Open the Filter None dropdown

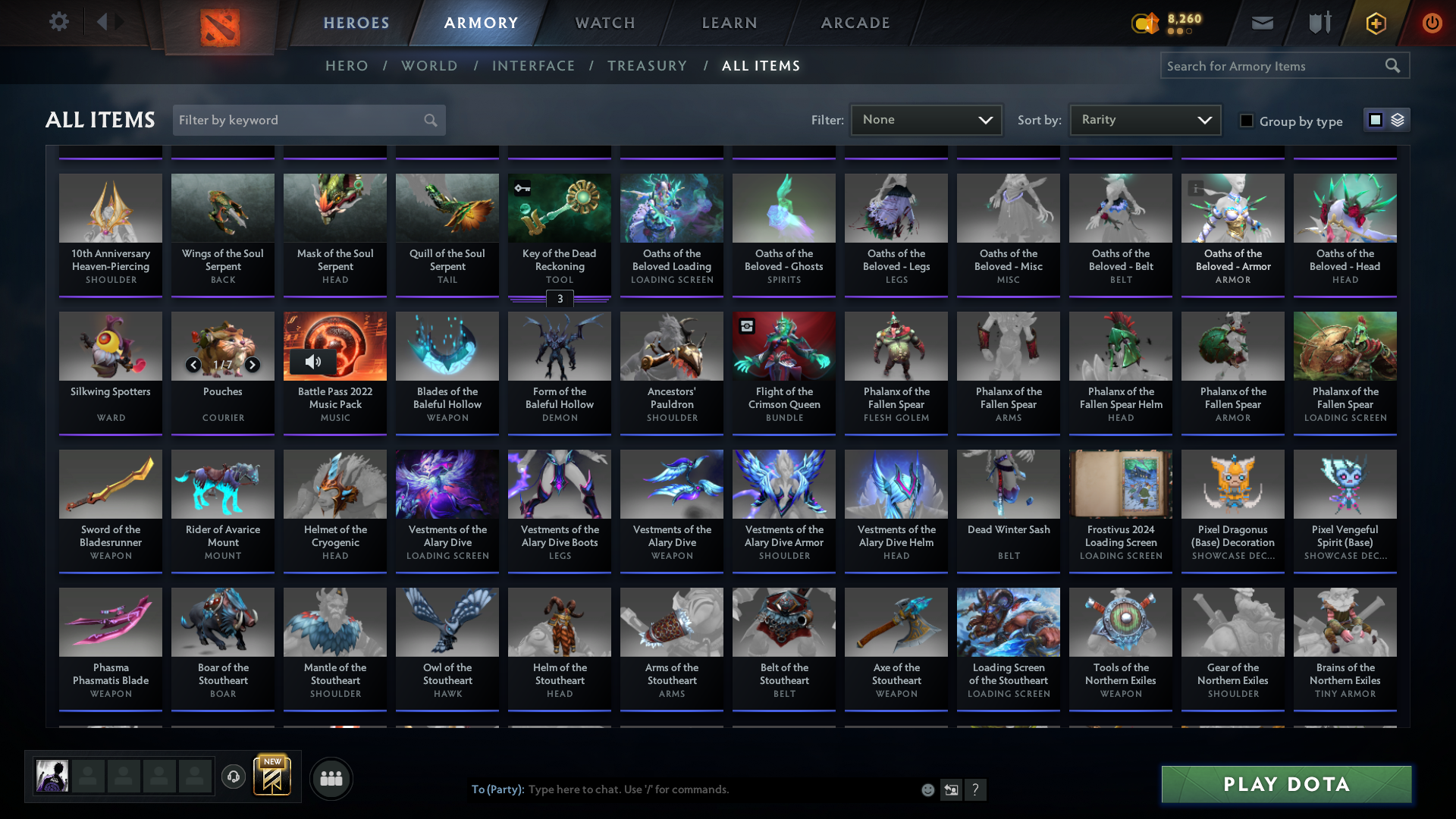pyautogui.click(x=926, y=119)
